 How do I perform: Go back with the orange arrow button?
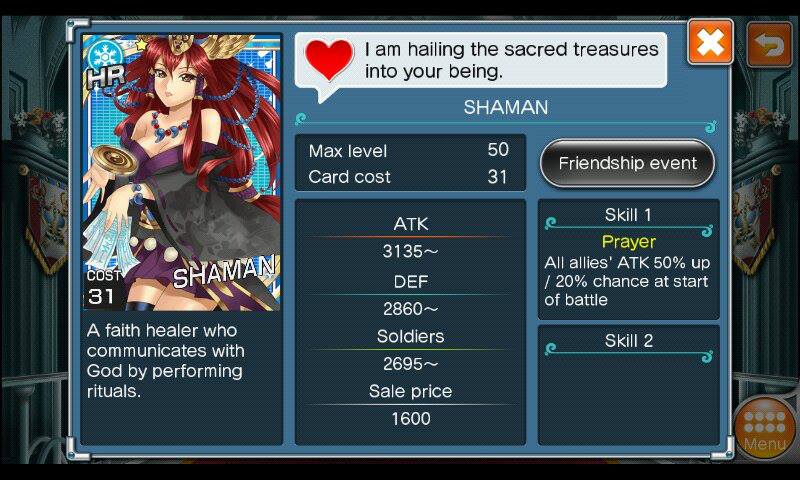[769, 44]
